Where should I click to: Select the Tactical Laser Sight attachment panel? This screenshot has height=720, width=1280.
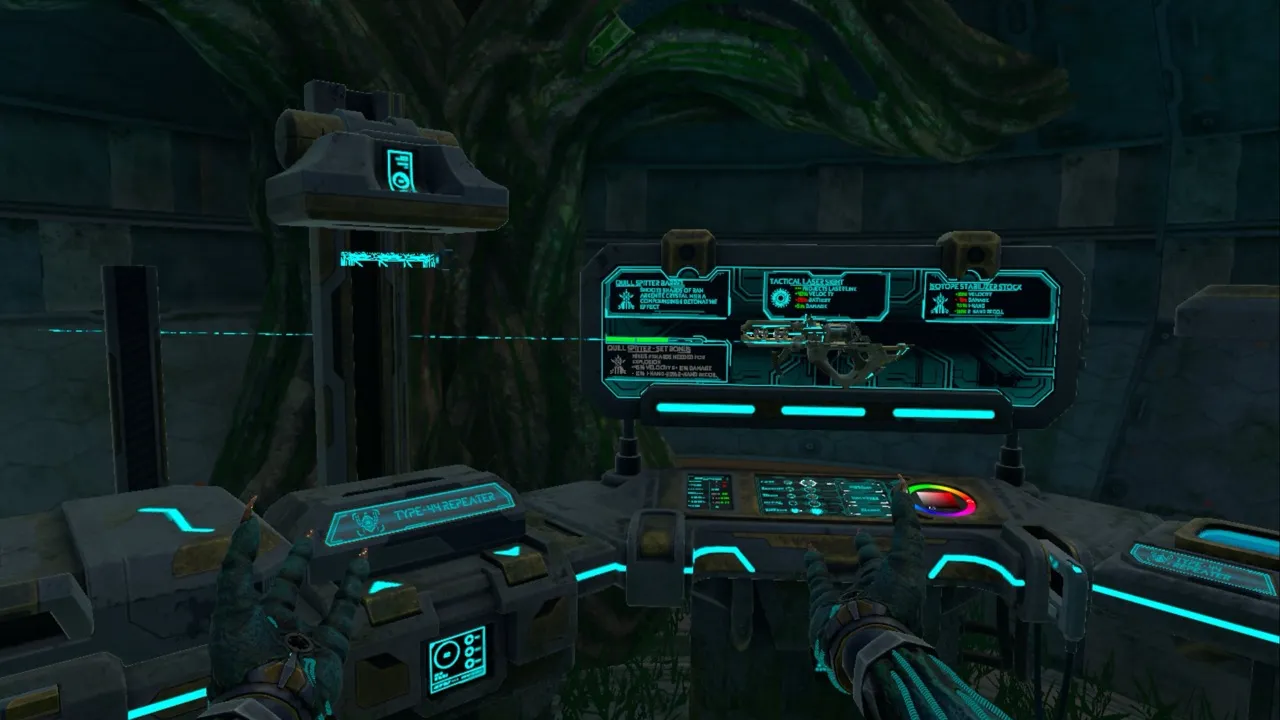824,294
